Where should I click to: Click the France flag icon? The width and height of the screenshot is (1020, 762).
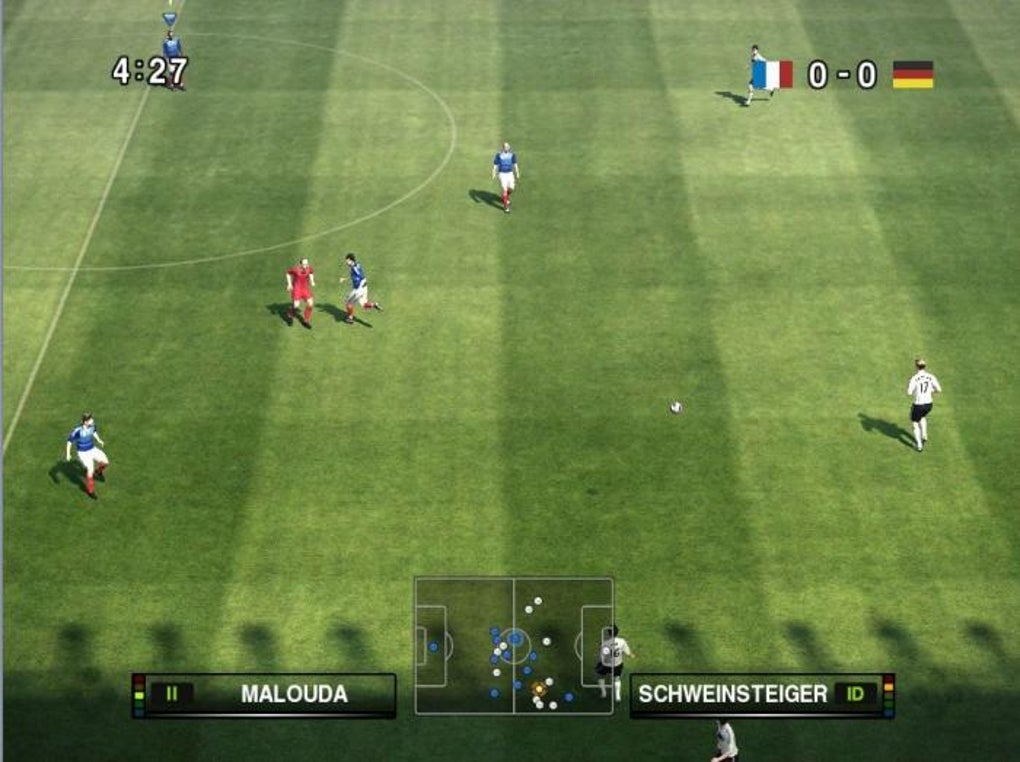[773, 75]
